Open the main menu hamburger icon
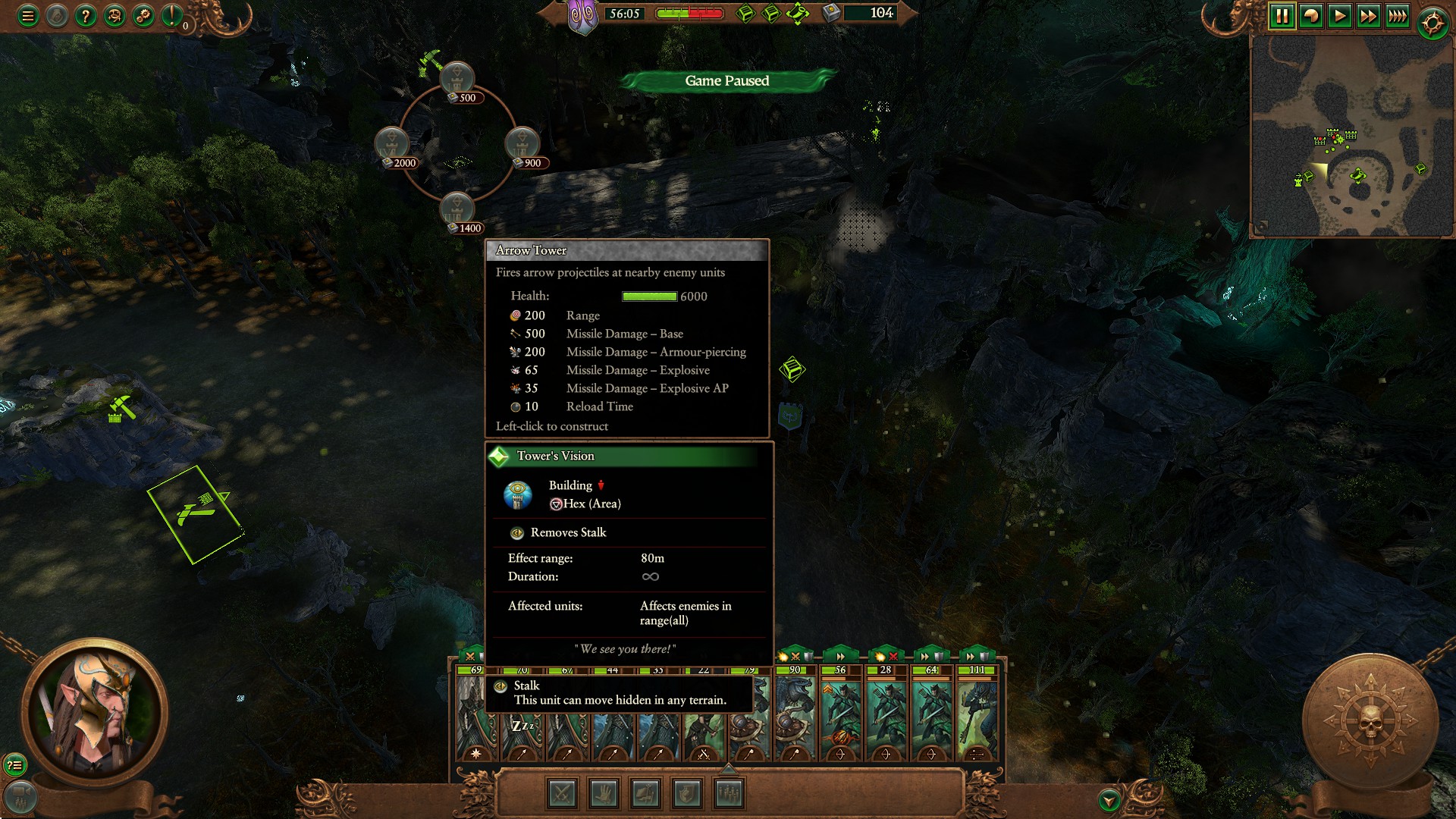The image size is (1456, 819). click(29, 14)
